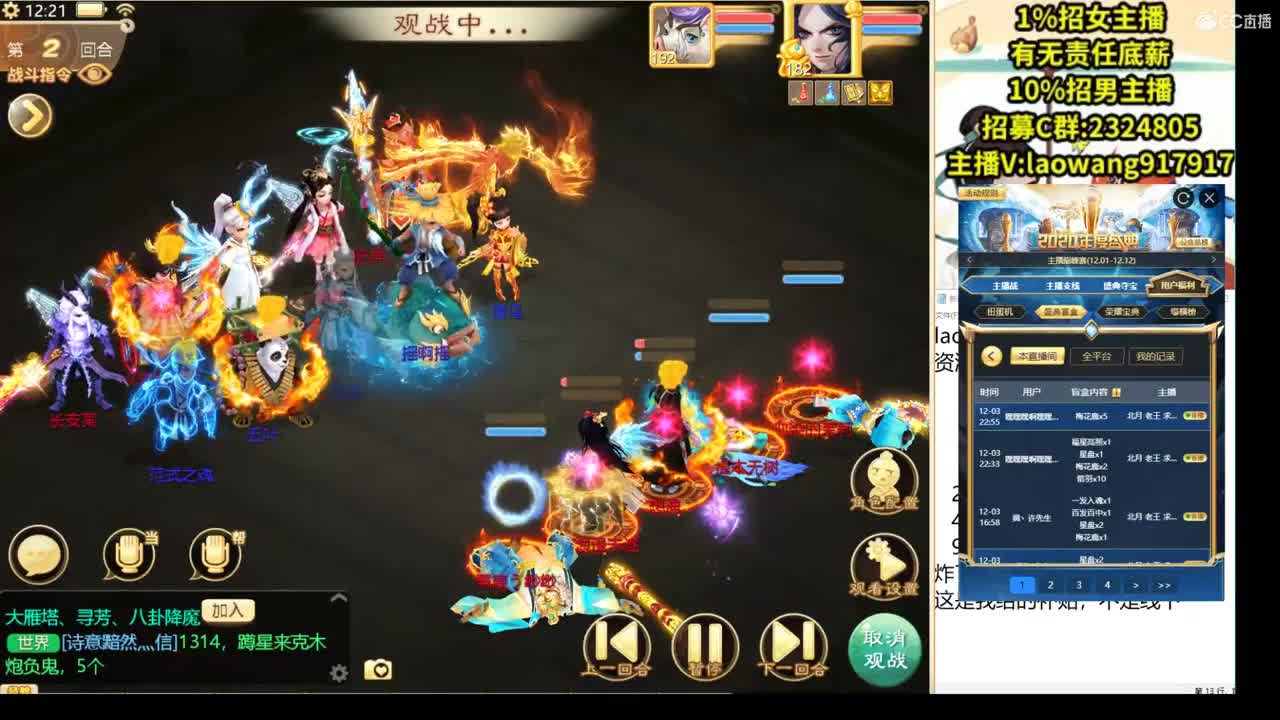Click the right arrow beside the 主播巅峰赛 banner

1212,259
